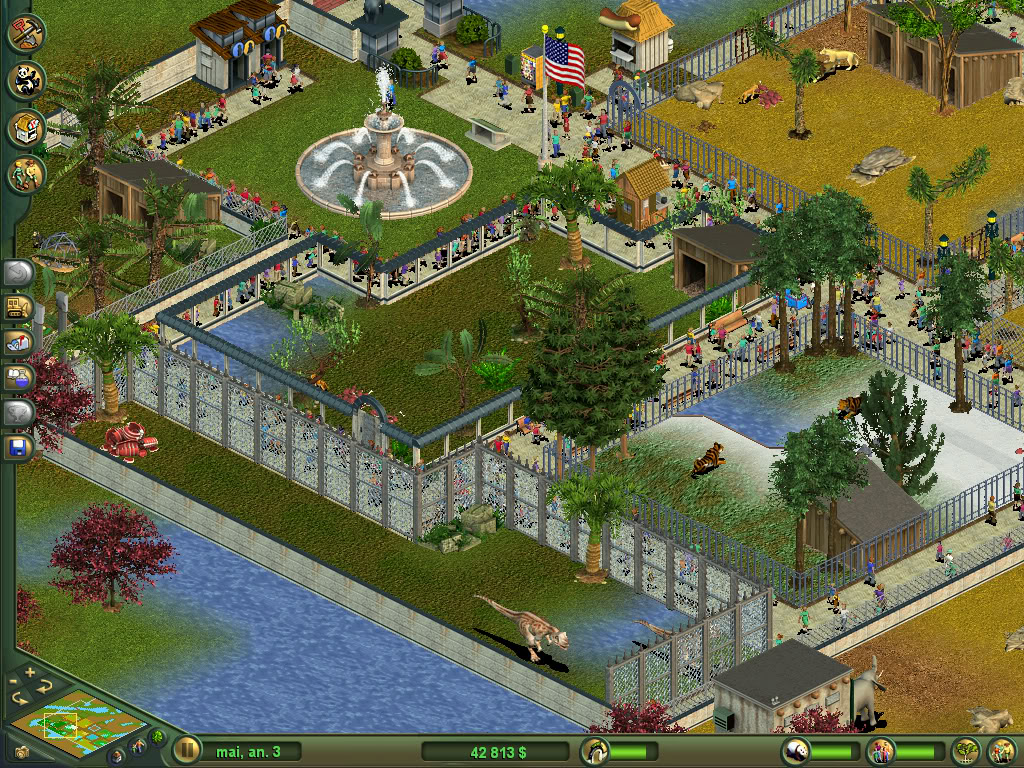Open the guest happiness info button
Screen dimensions: 1024x768
point(881,750)
